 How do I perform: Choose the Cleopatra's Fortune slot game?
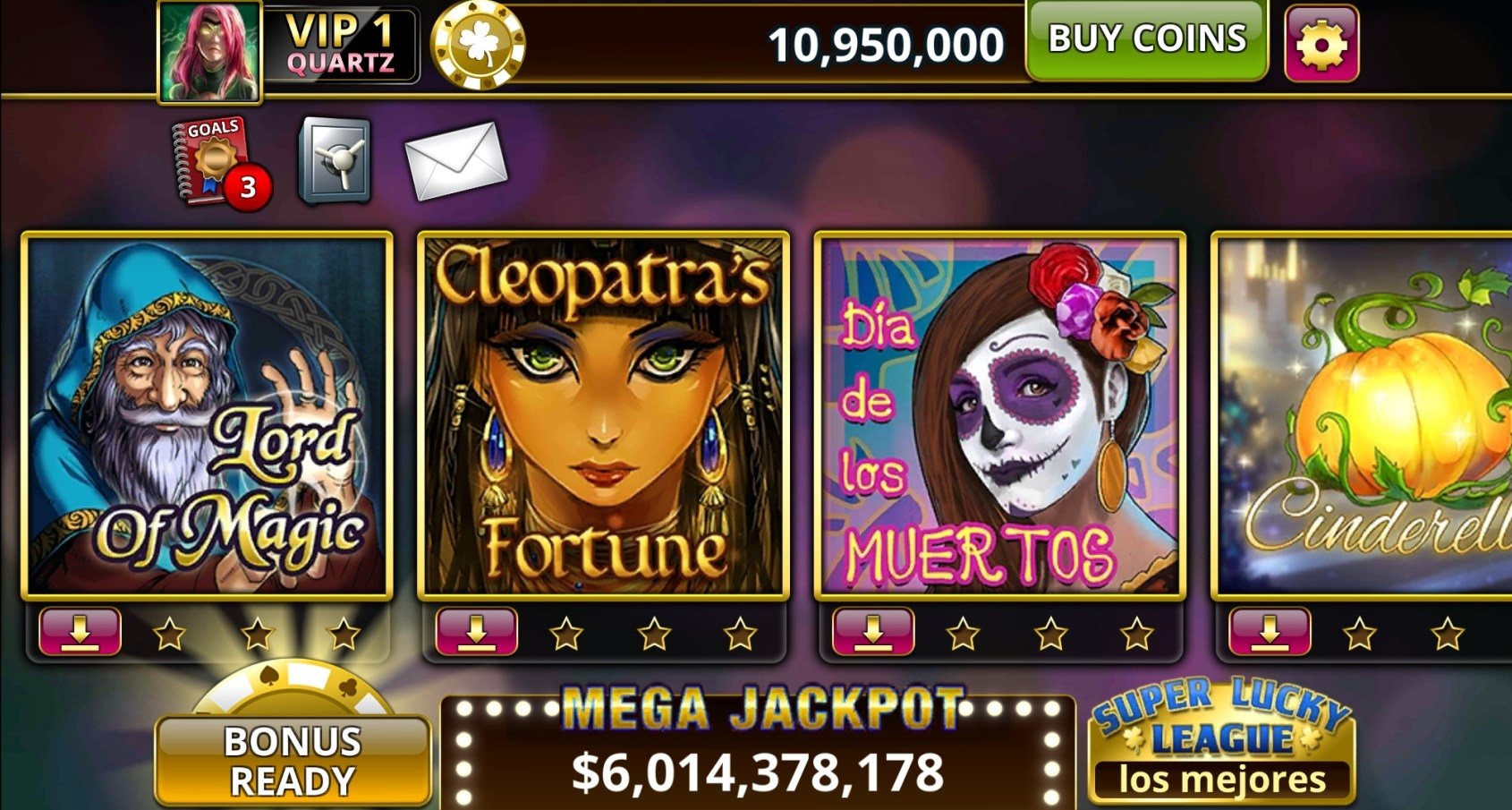click(x=604, y=415)
